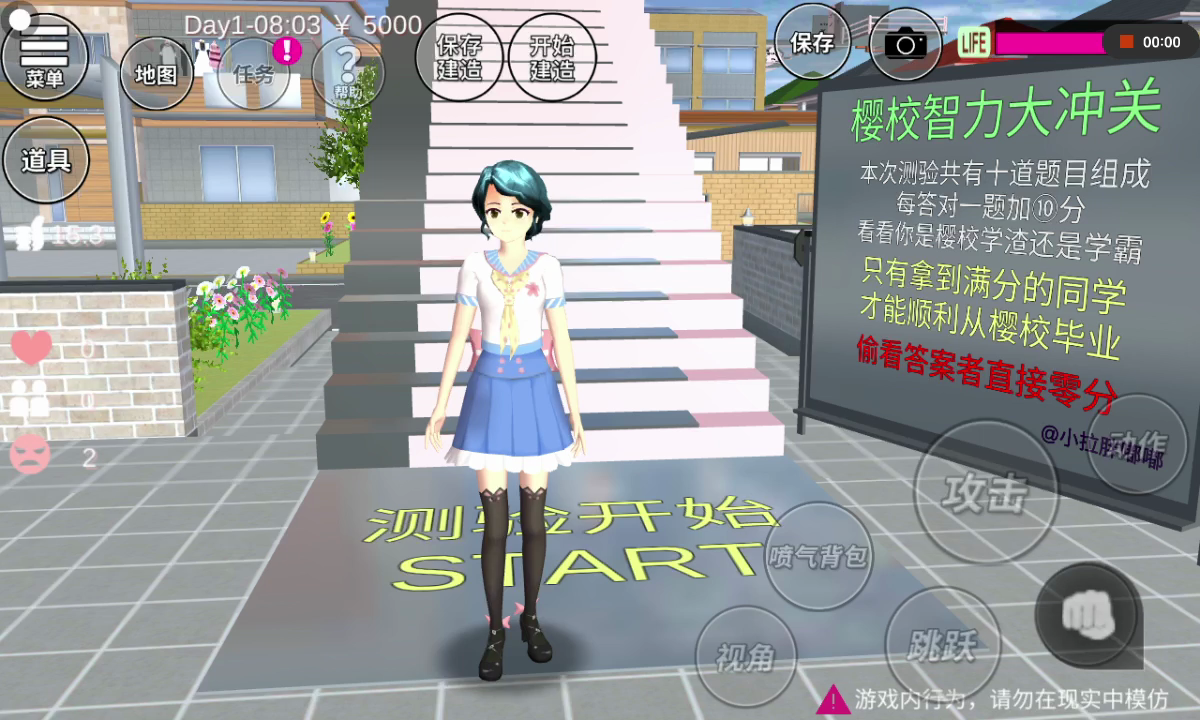Take a screenshot with the camera icon
Image resolution: width=1200 pixels, height=720 pixels.
tap(905, 44)
